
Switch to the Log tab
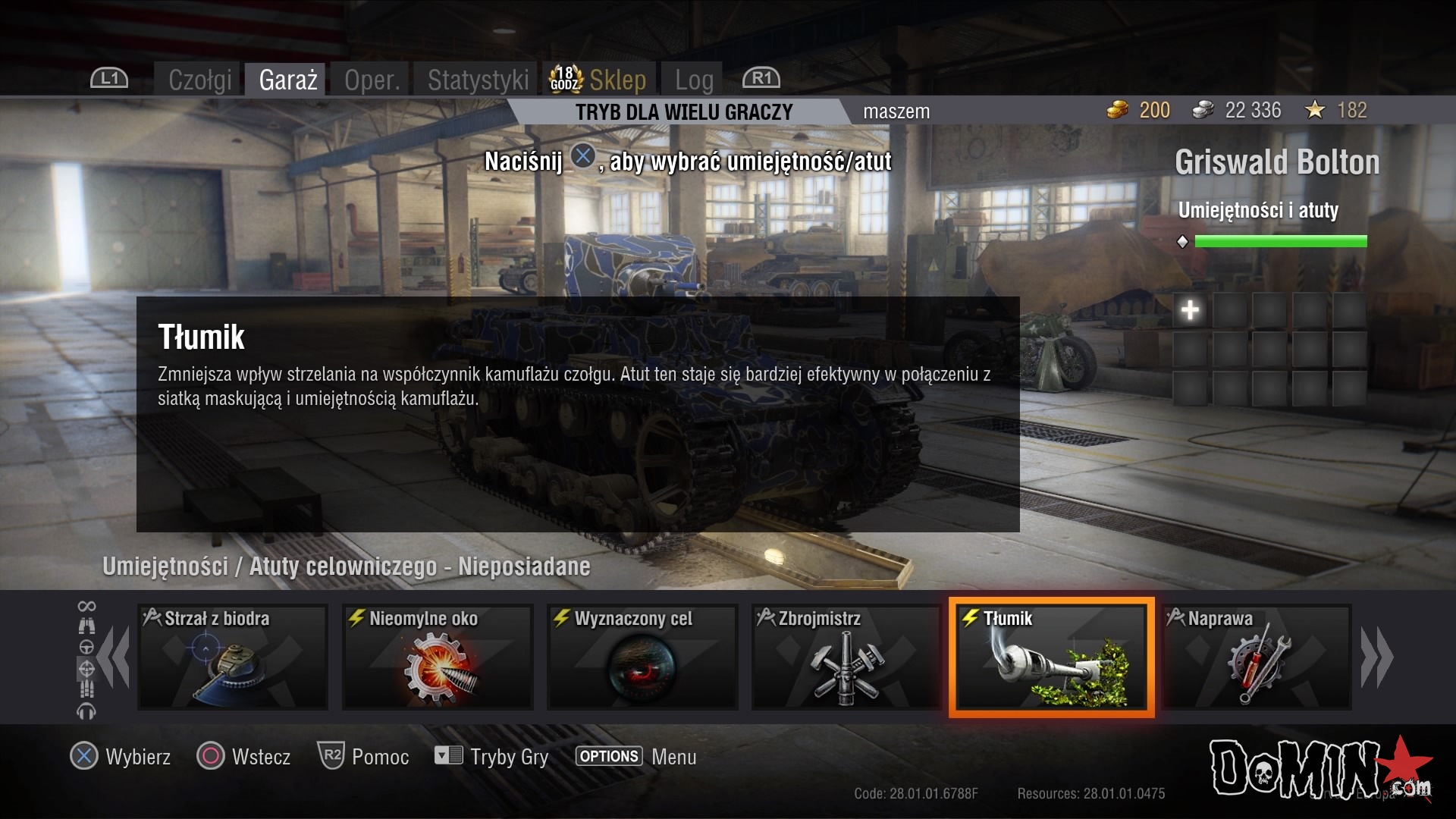[694, 80]
